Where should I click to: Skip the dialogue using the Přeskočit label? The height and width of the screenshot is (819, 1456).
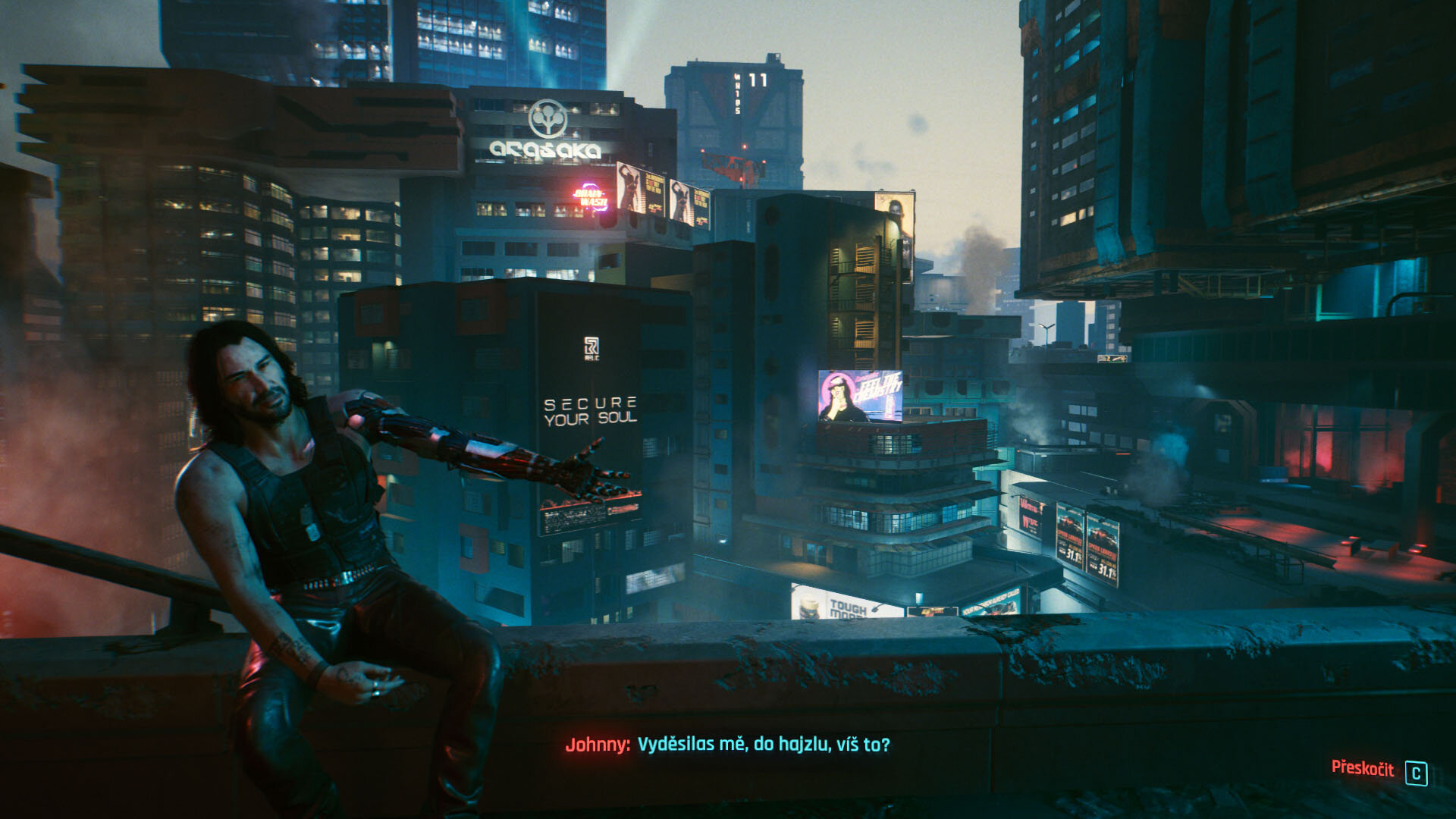(x=1362, y=768)
